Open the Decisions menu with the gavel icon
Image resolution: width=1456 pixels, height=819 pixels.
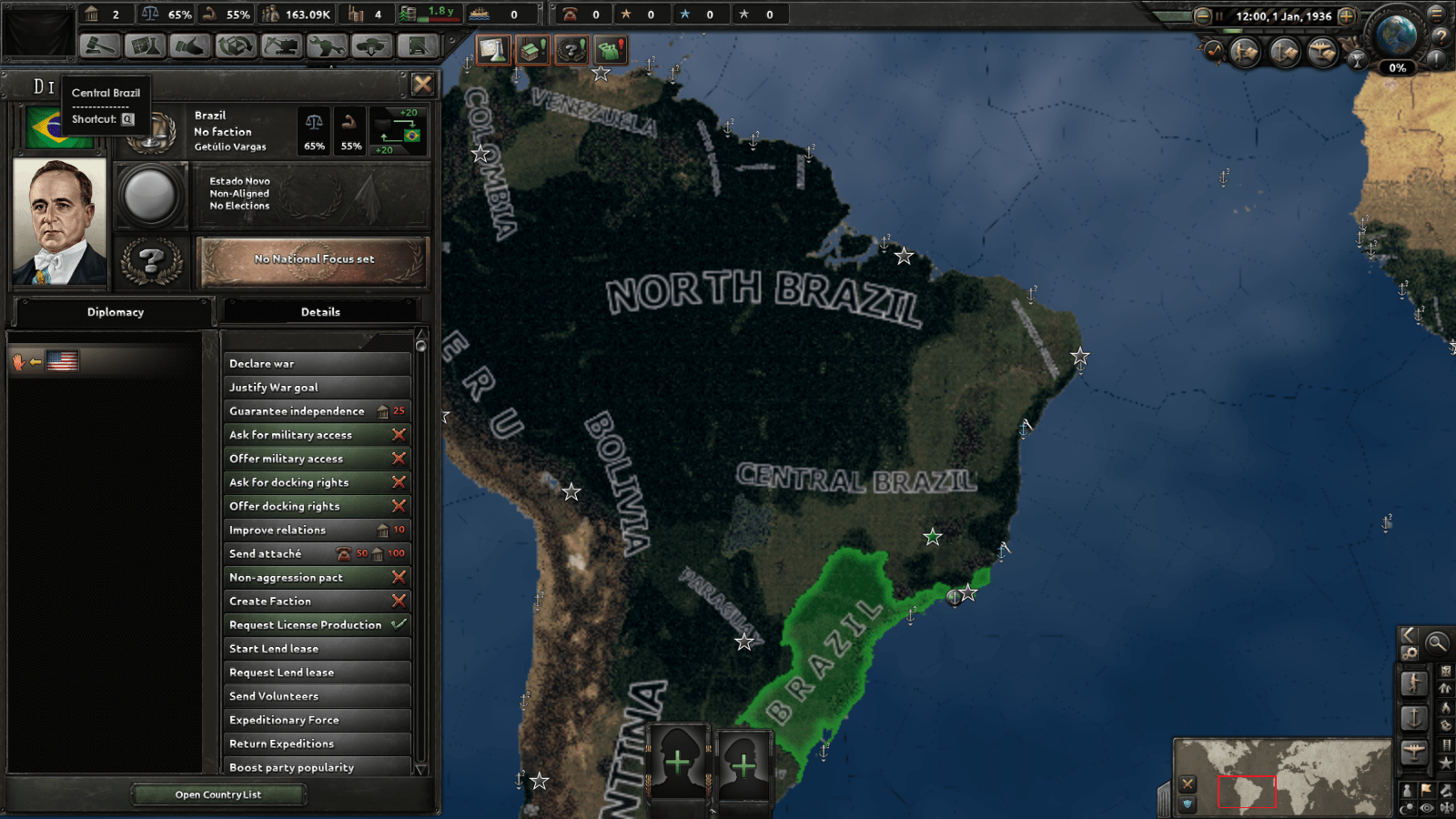coord(100,45)
